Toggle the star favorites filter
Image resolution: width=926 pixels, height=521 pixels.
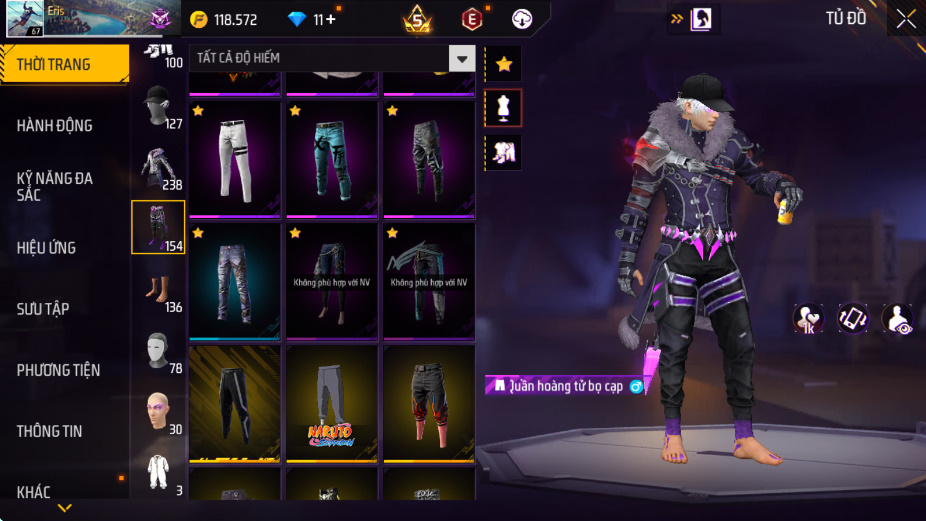pos(503,64)
